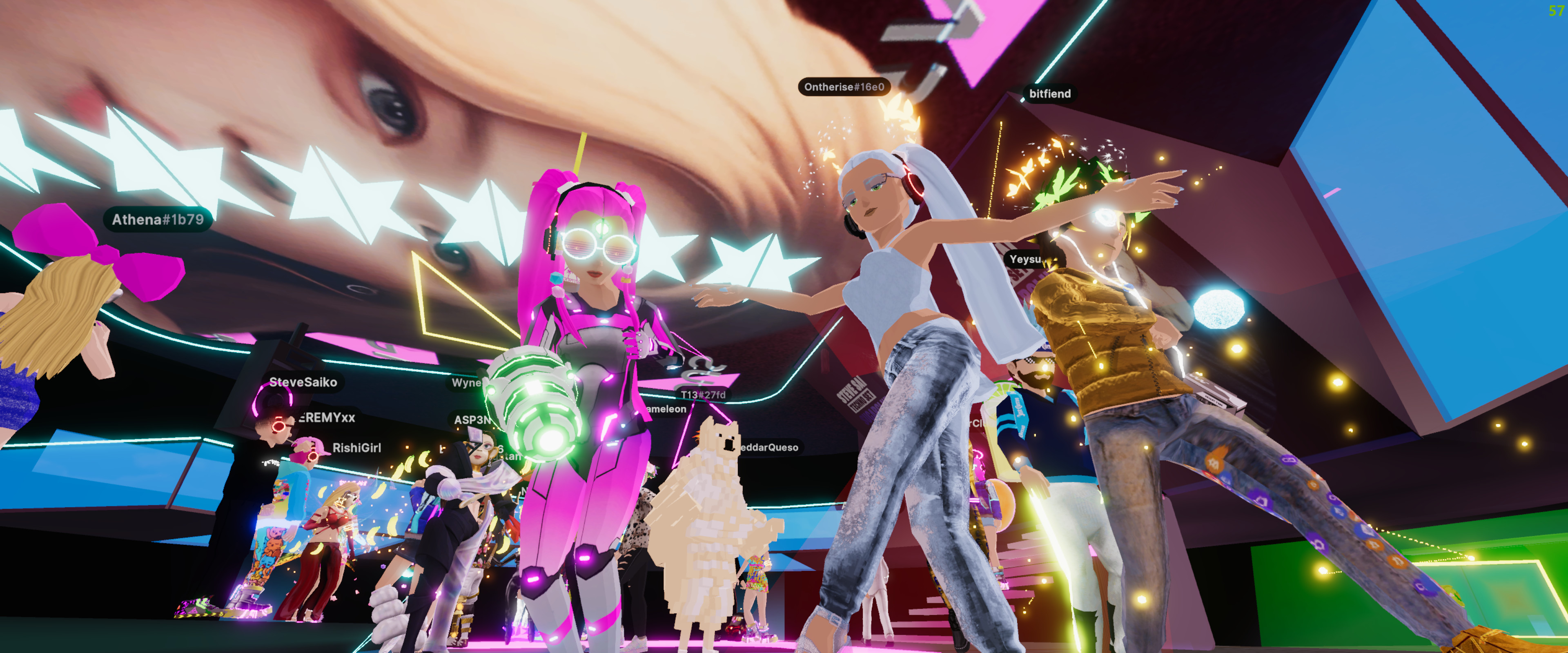1568x653 pixels.
Task: Select the Athena#1b79 player name tag
Action: (158, 220)
